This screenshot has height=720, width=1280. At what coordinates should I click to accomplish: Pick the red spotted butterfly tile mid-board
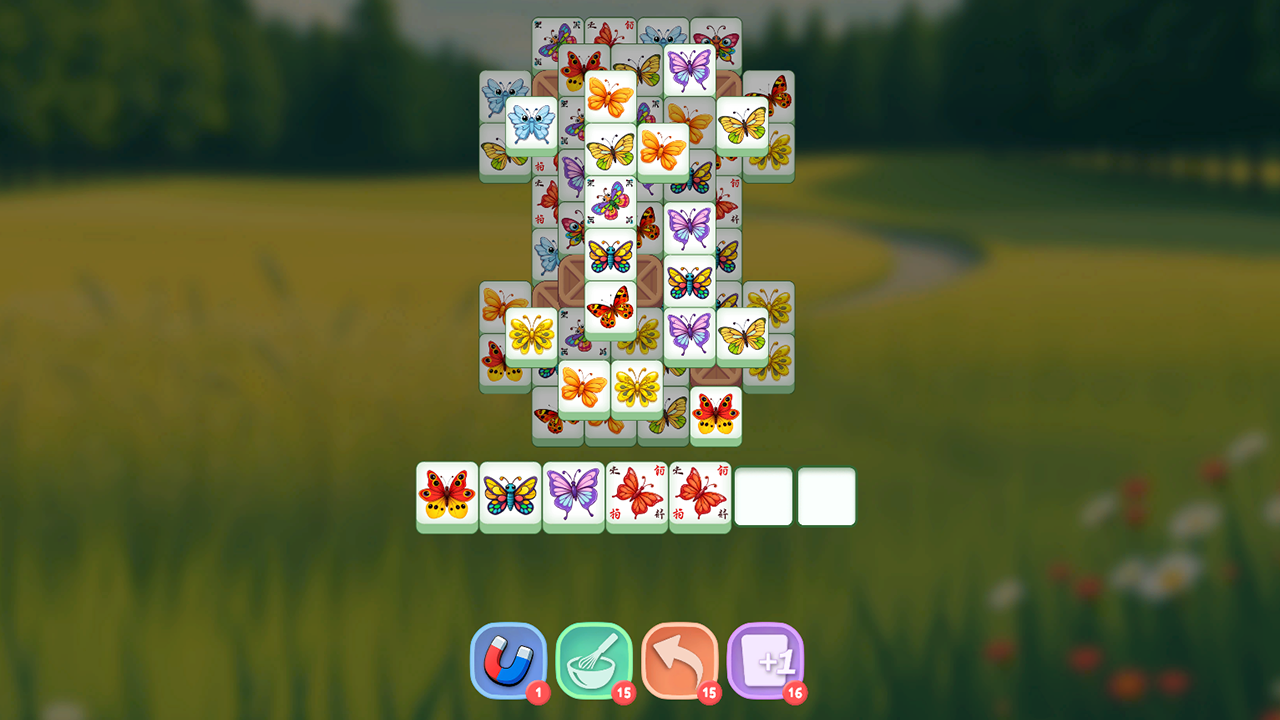612,305
